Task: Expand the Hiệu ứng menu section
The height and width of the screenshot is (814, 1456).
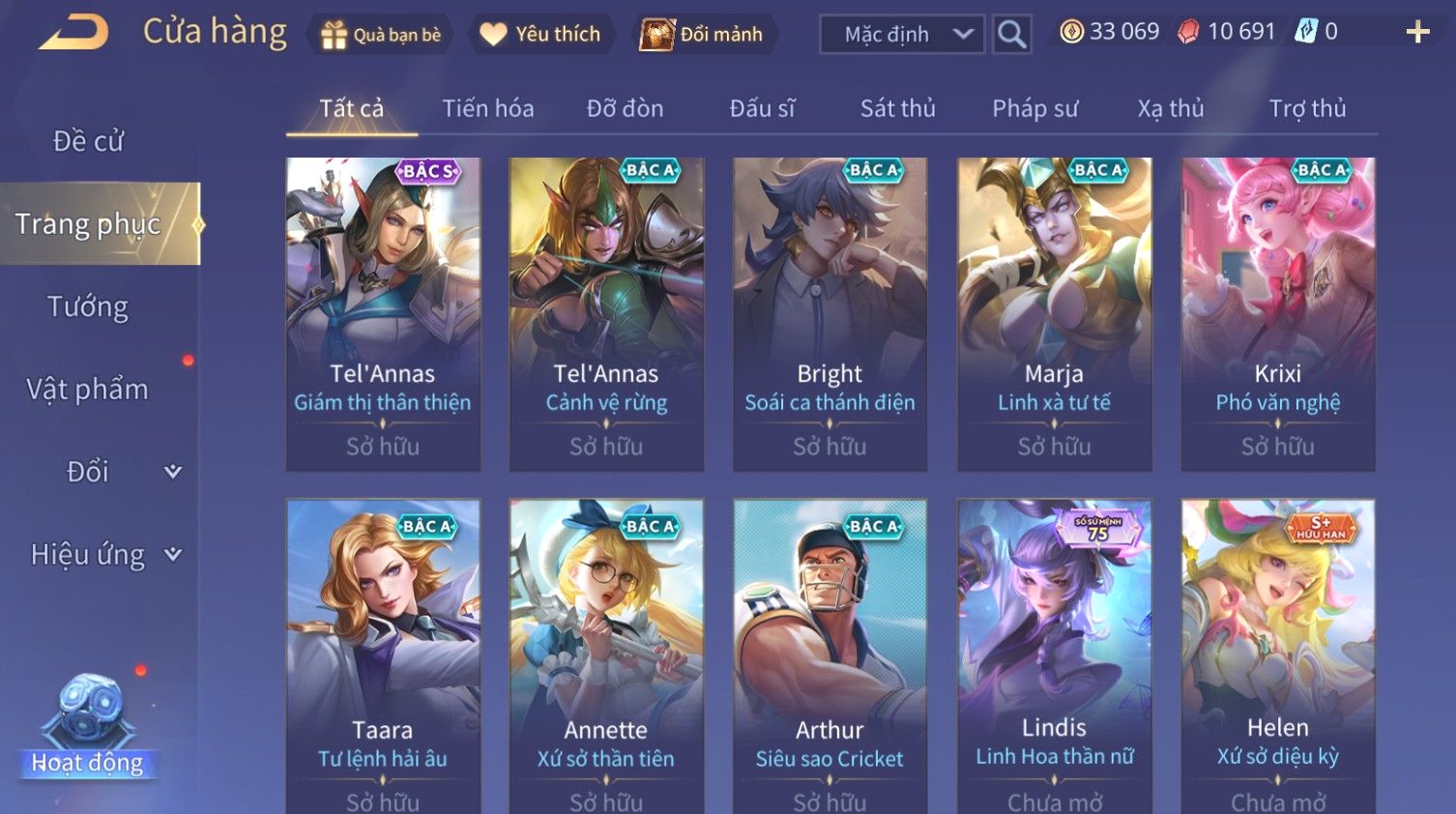Action: click(x=104, y=554)
